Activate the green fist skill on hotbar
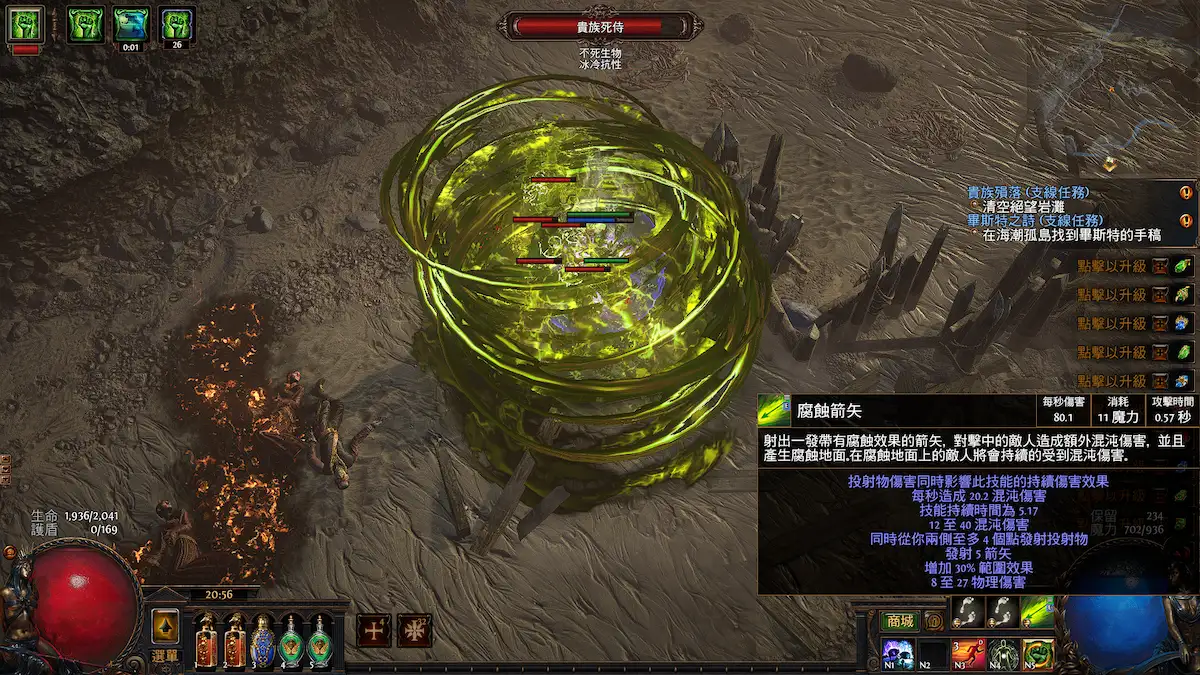 pos(1038,655)
